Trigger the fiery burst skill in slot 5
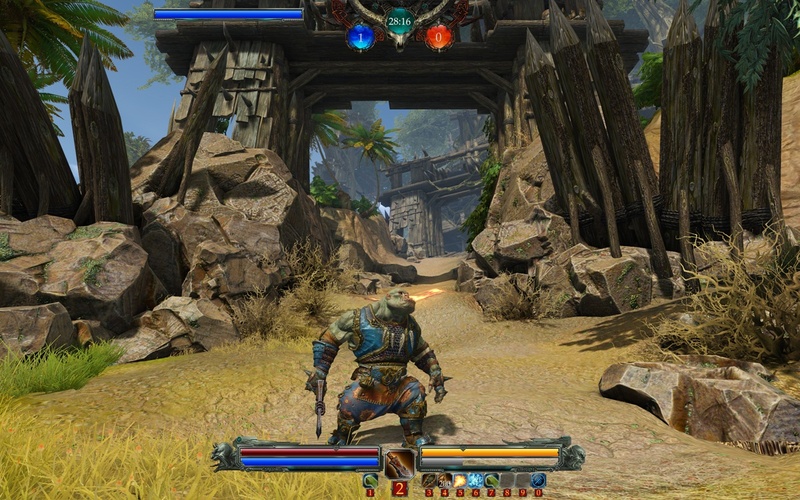800x500 pixels. (x=460, y=480)
